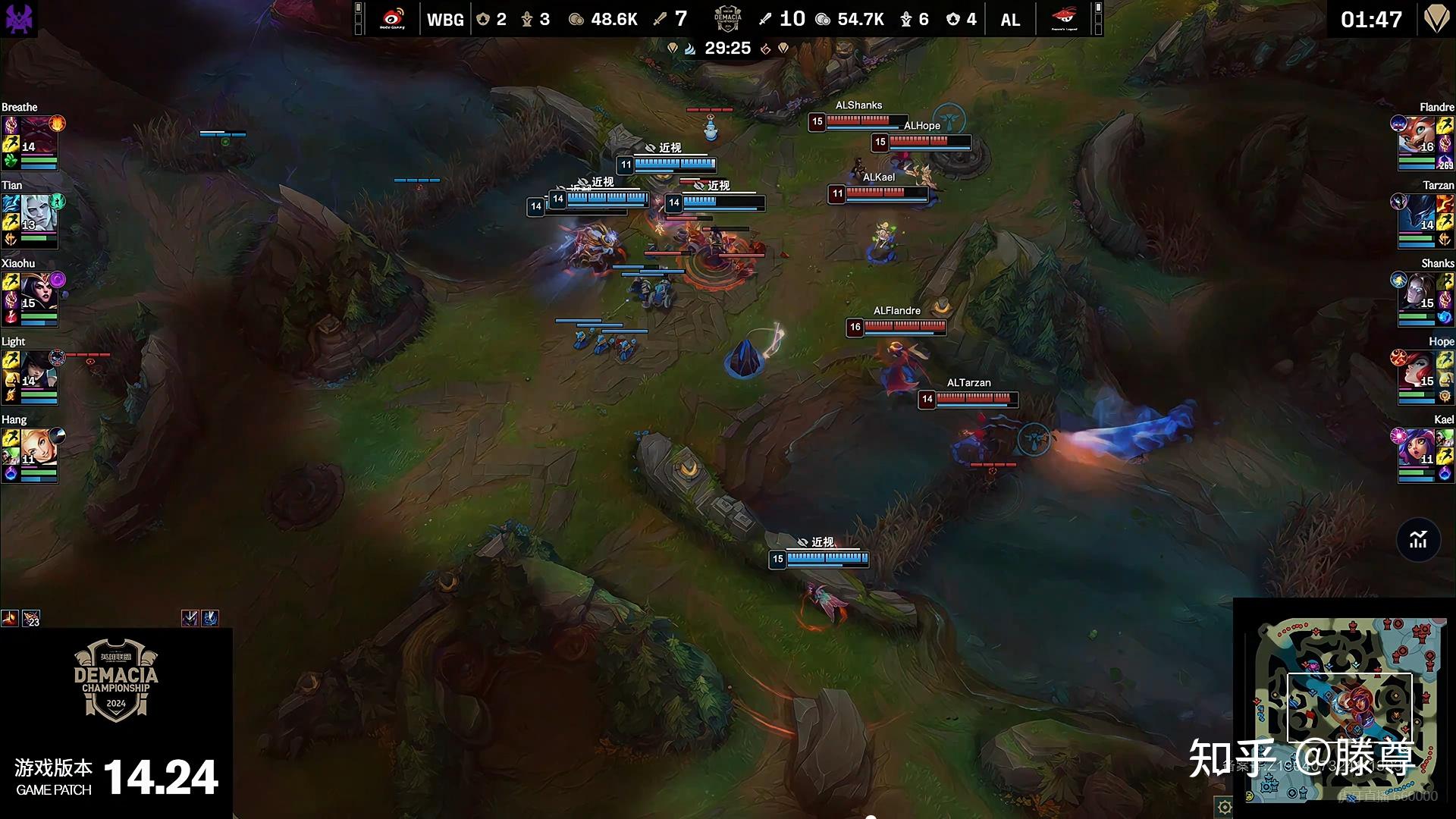This screenshot has height=819, width=1456.
Task: Select Hope's champion portrait
Action: tap(1417, 370)
